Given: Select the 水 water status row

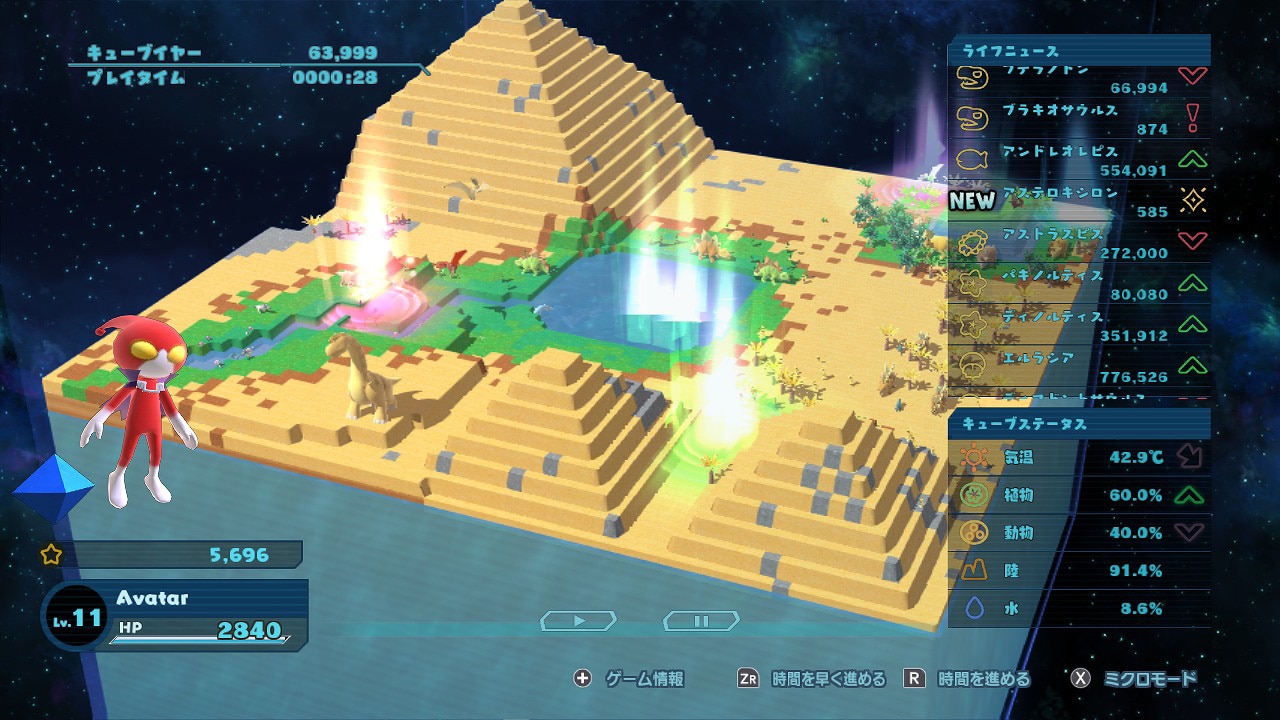Looking at the screenshot, I should coord(1078,608).
